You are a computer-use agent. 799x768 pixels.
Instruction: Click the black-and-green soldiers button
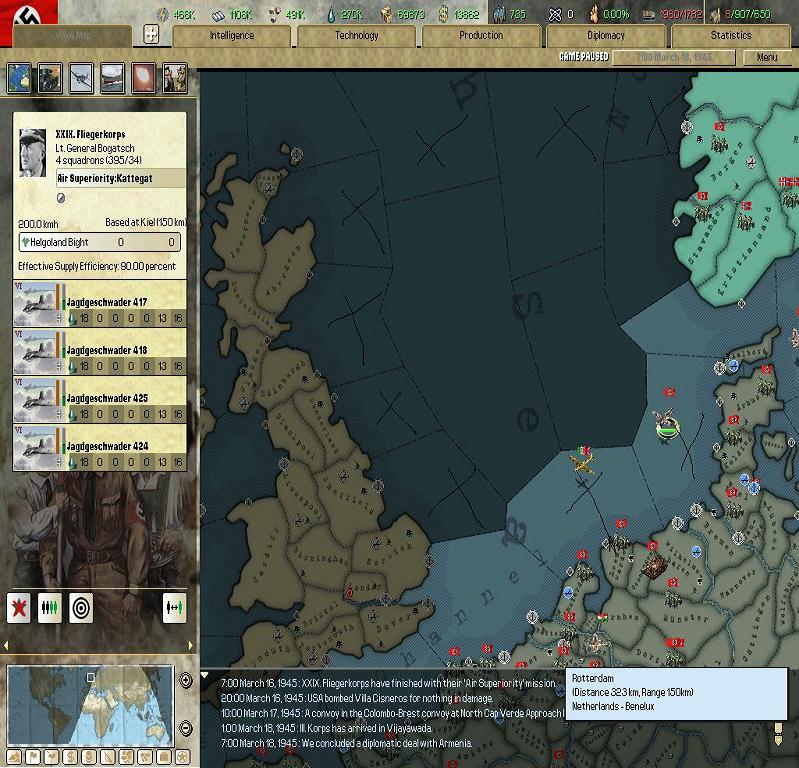pos(50,607)
